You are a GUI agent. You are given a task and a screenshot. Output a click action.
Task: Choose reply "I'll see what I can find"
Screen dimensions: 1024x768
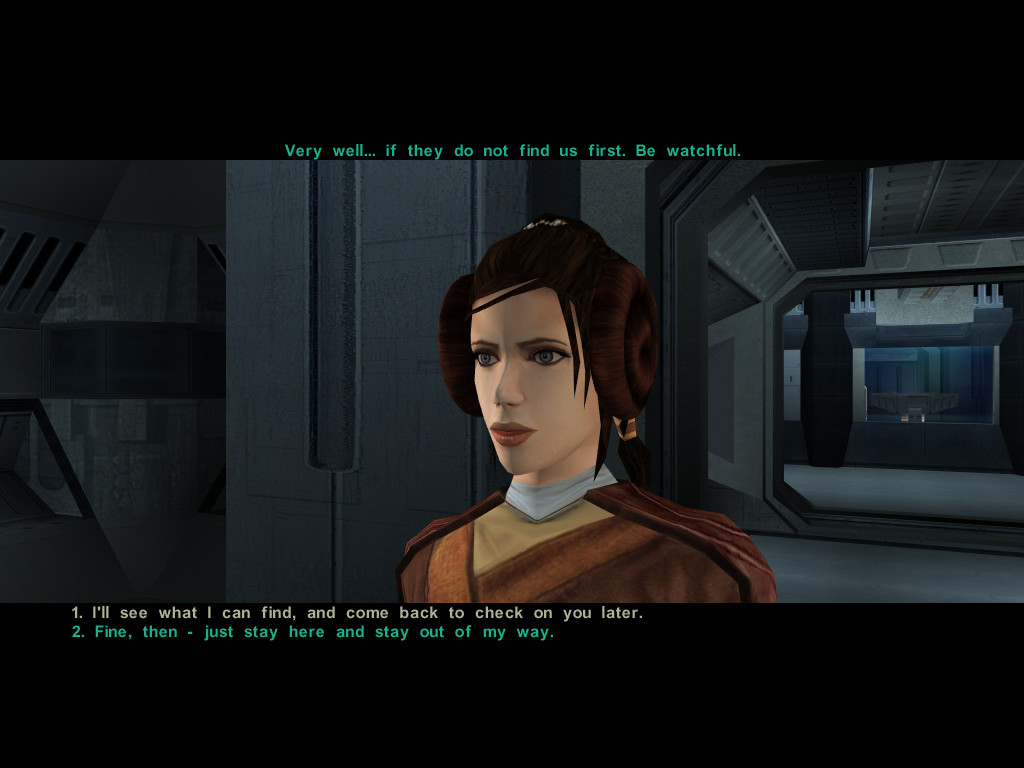(357, 613)
